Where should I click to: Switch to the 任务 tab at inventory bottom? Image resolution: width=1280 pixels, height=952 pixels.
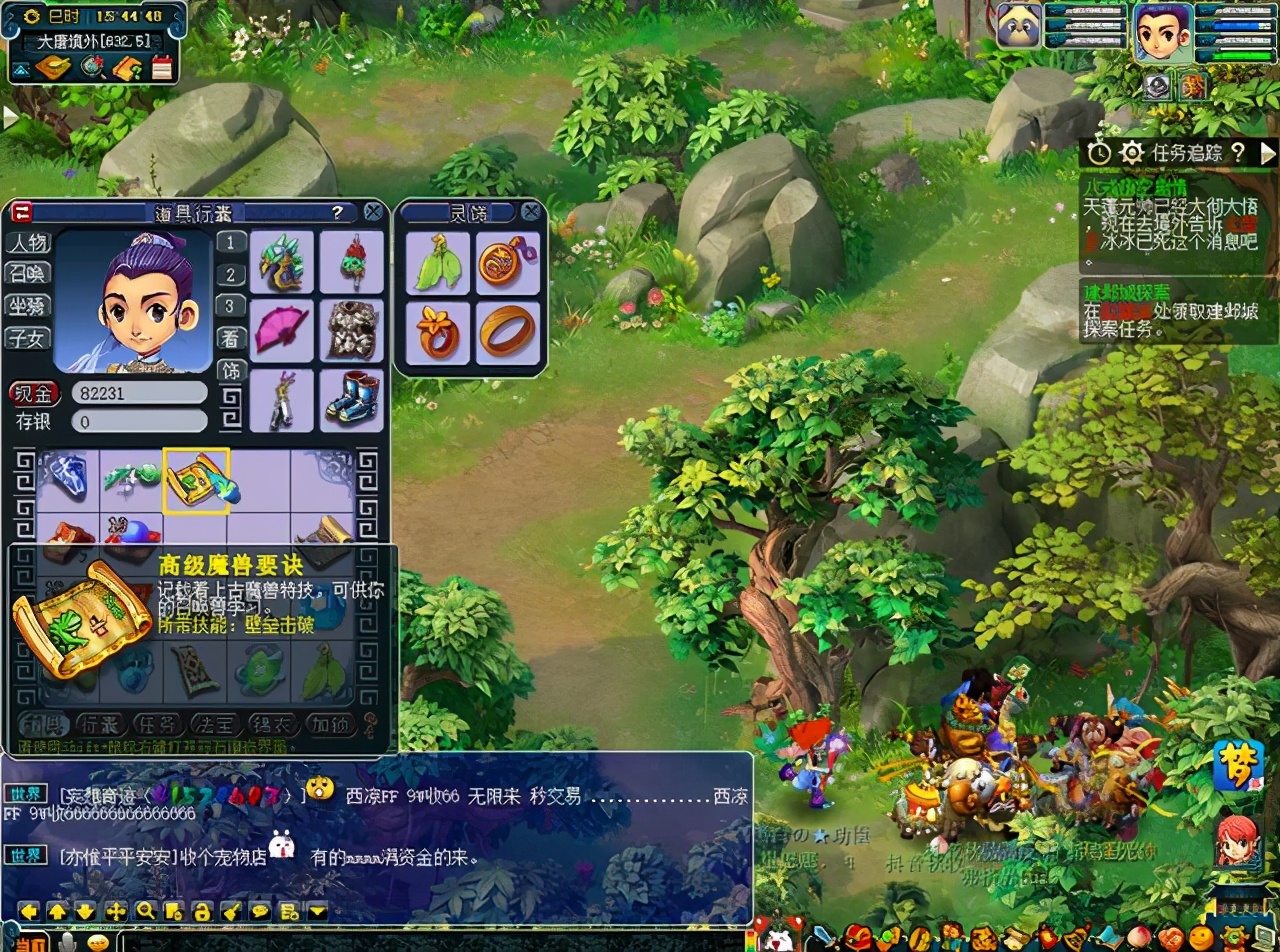click(157, 724)
